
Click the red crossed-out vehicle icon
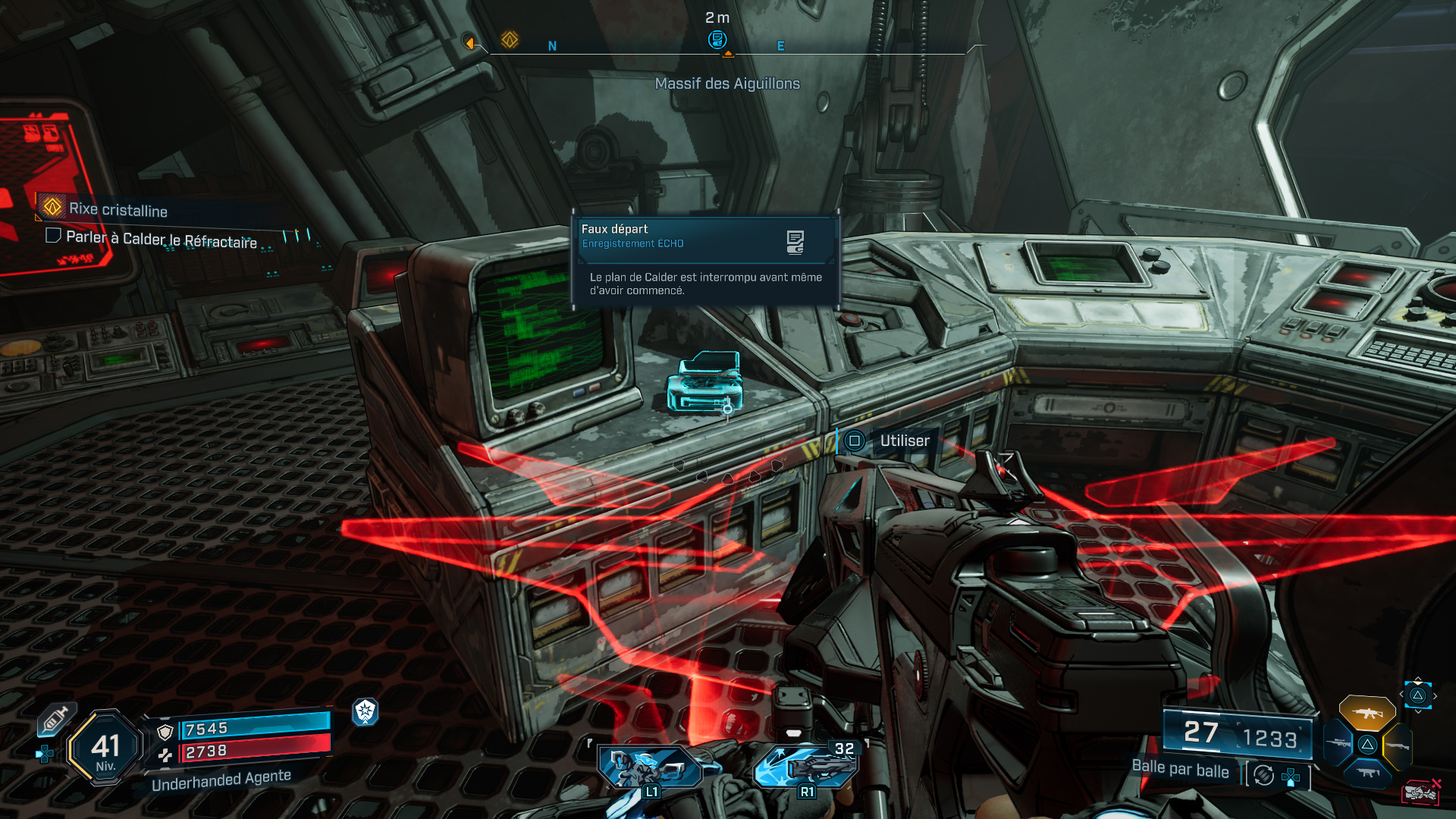coord(1421,792)
